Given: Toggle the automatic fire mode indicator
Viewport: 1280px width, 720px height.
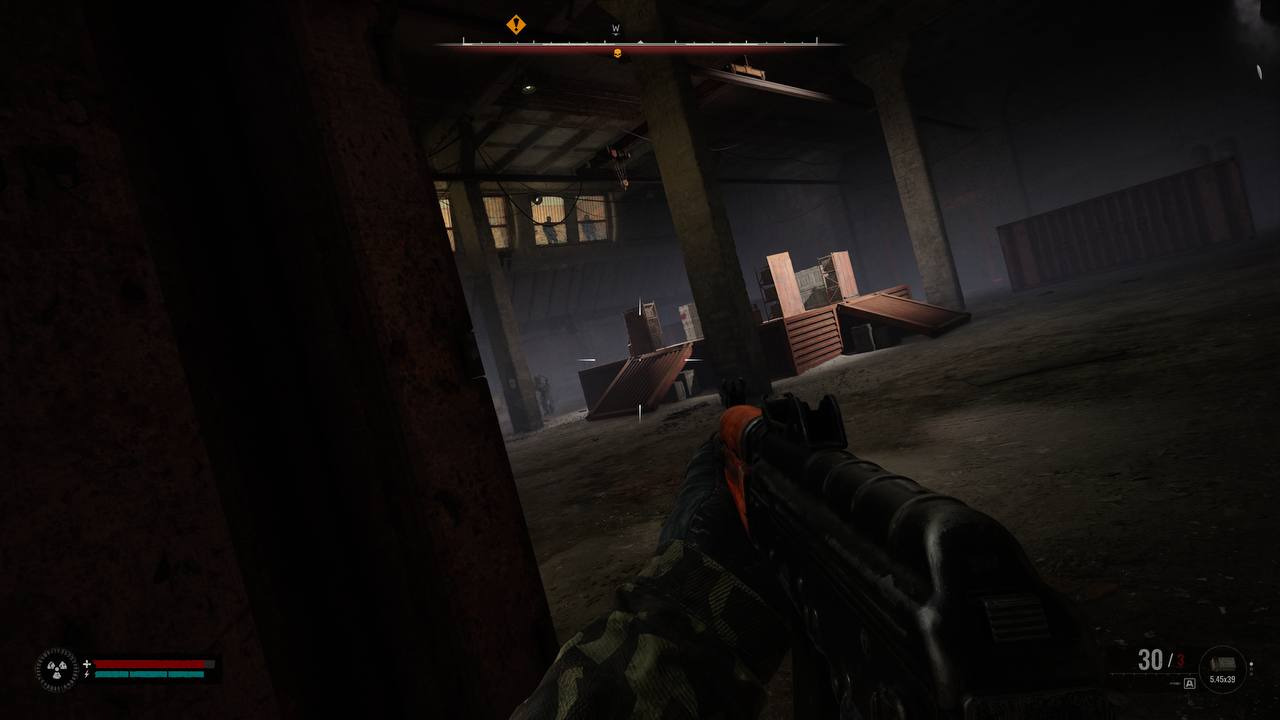Looking at the screenshot, I should click(x=1189, y=682).
